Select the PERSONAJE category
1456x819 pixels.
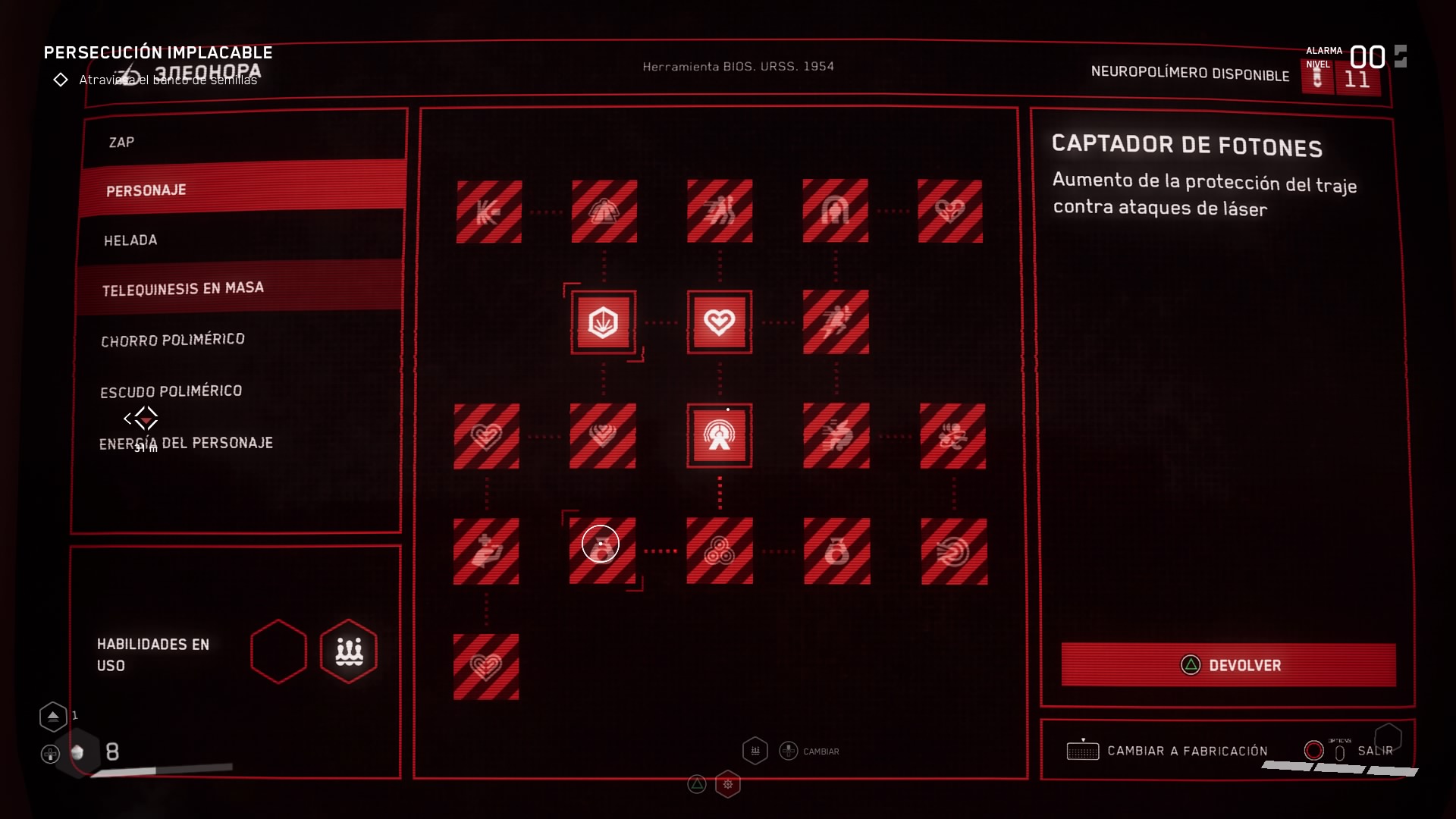coord(146,190)
